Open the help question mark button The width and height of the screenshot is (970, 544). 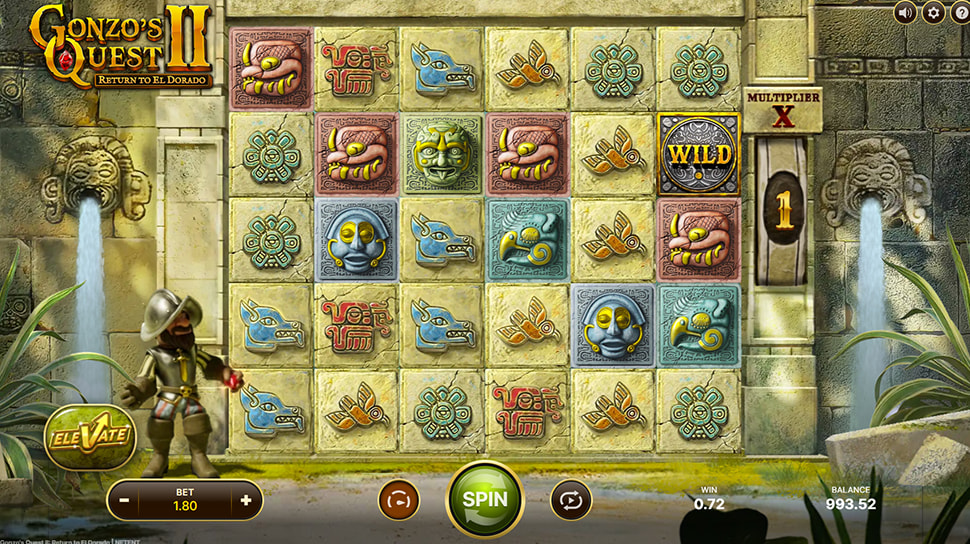click(x=961, y=12)
